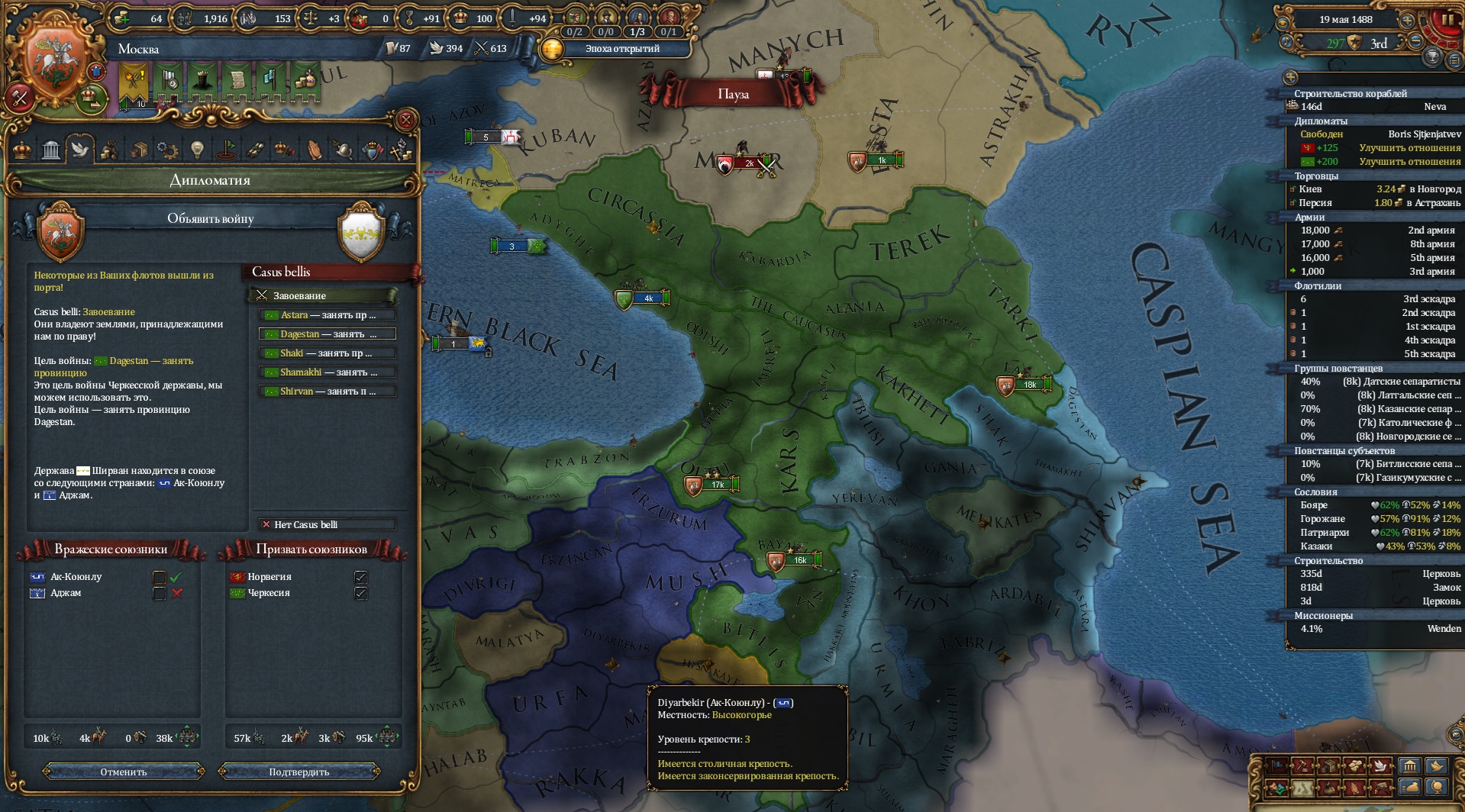This screenshot has width=1465, height=812.
Task: Increase game speed with the plus button
Action: coord(1407,21)
